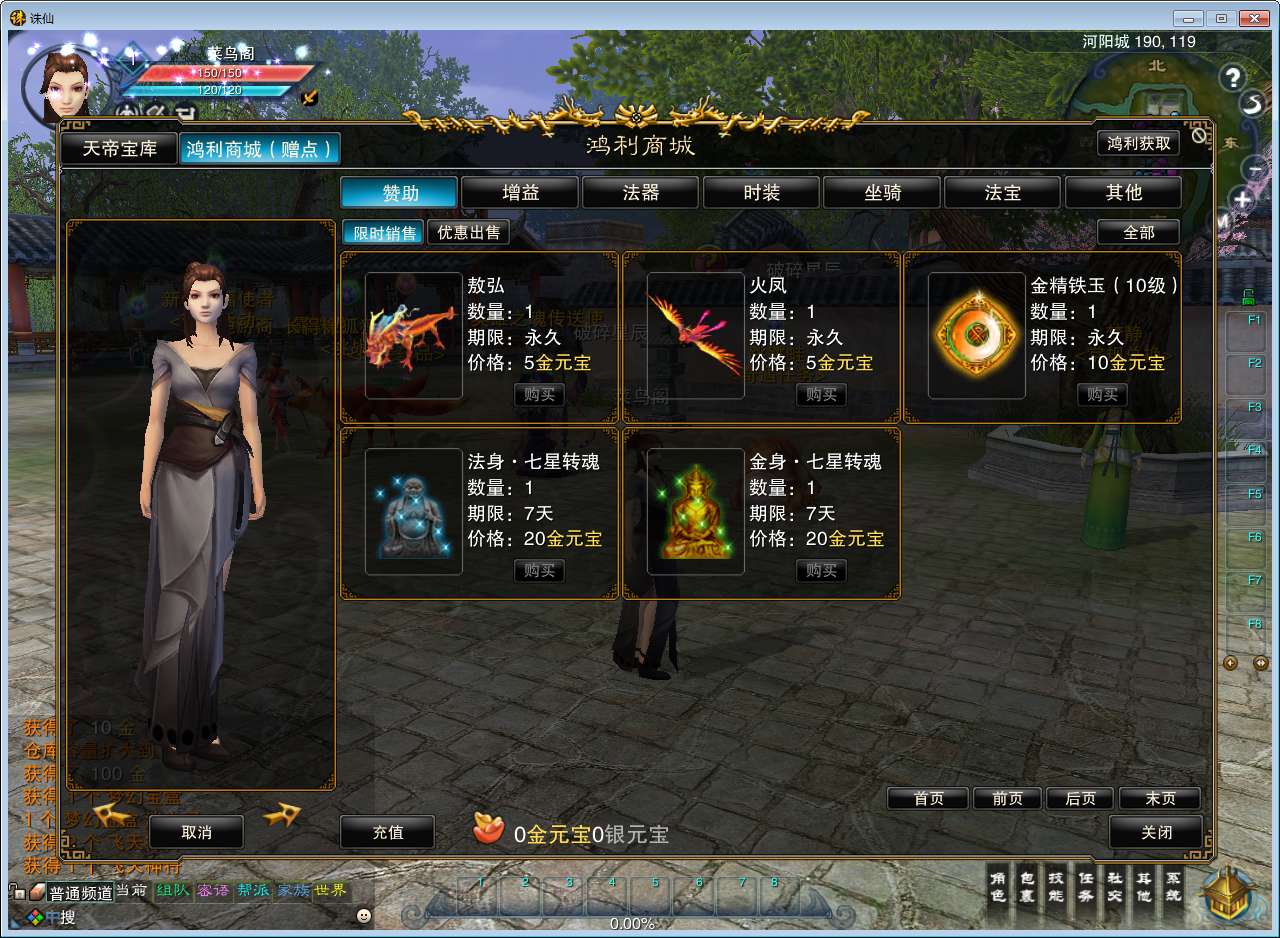This screenshot has width=1280, height=938.
Task: Select the golden 金身·七星转魂 statue icon
Action: pyautogui.click(x=695, y=511)
